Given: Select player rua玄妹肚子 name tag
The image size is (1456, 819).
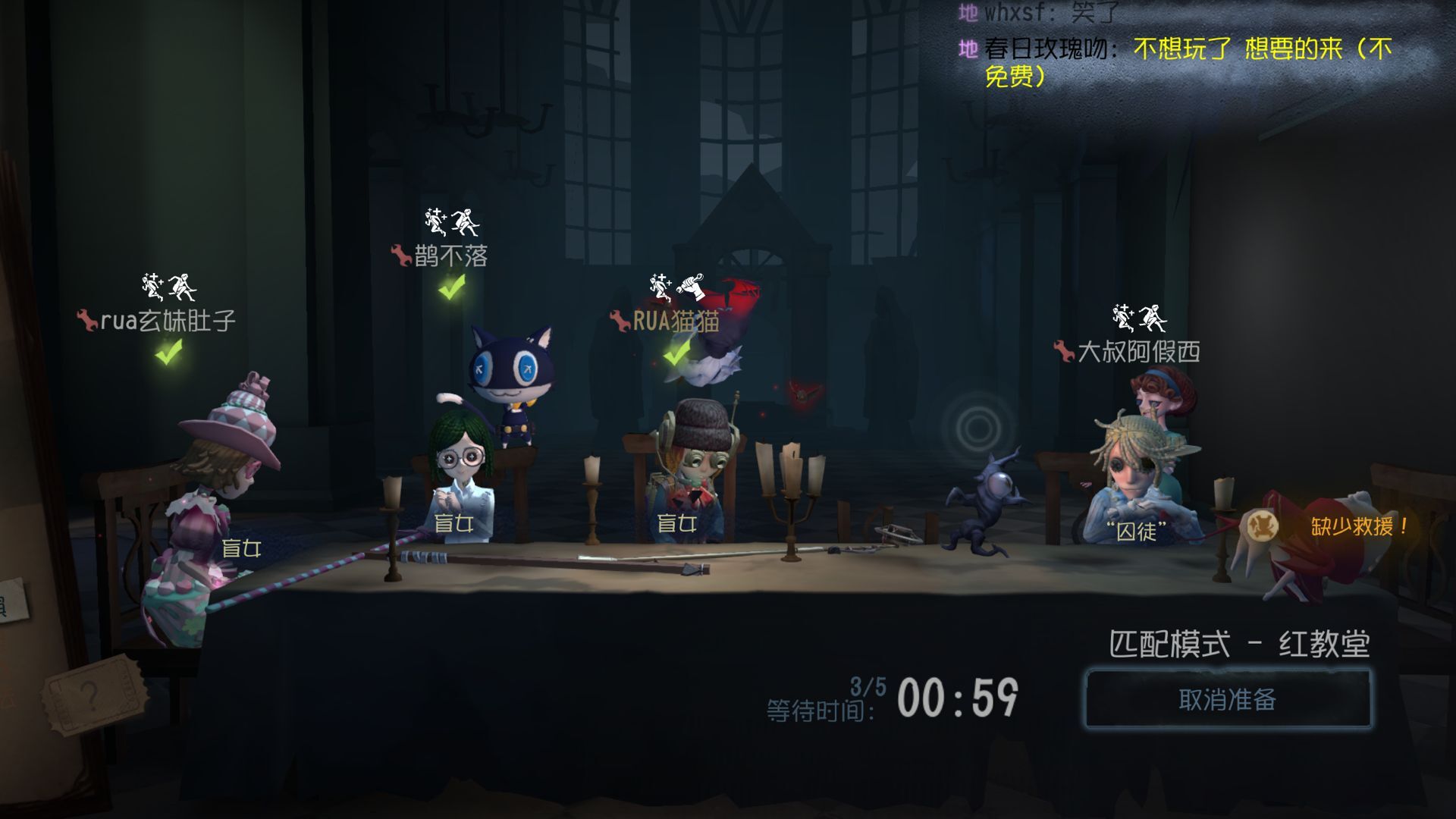Looking at the screenshot, I should [167, 321].
